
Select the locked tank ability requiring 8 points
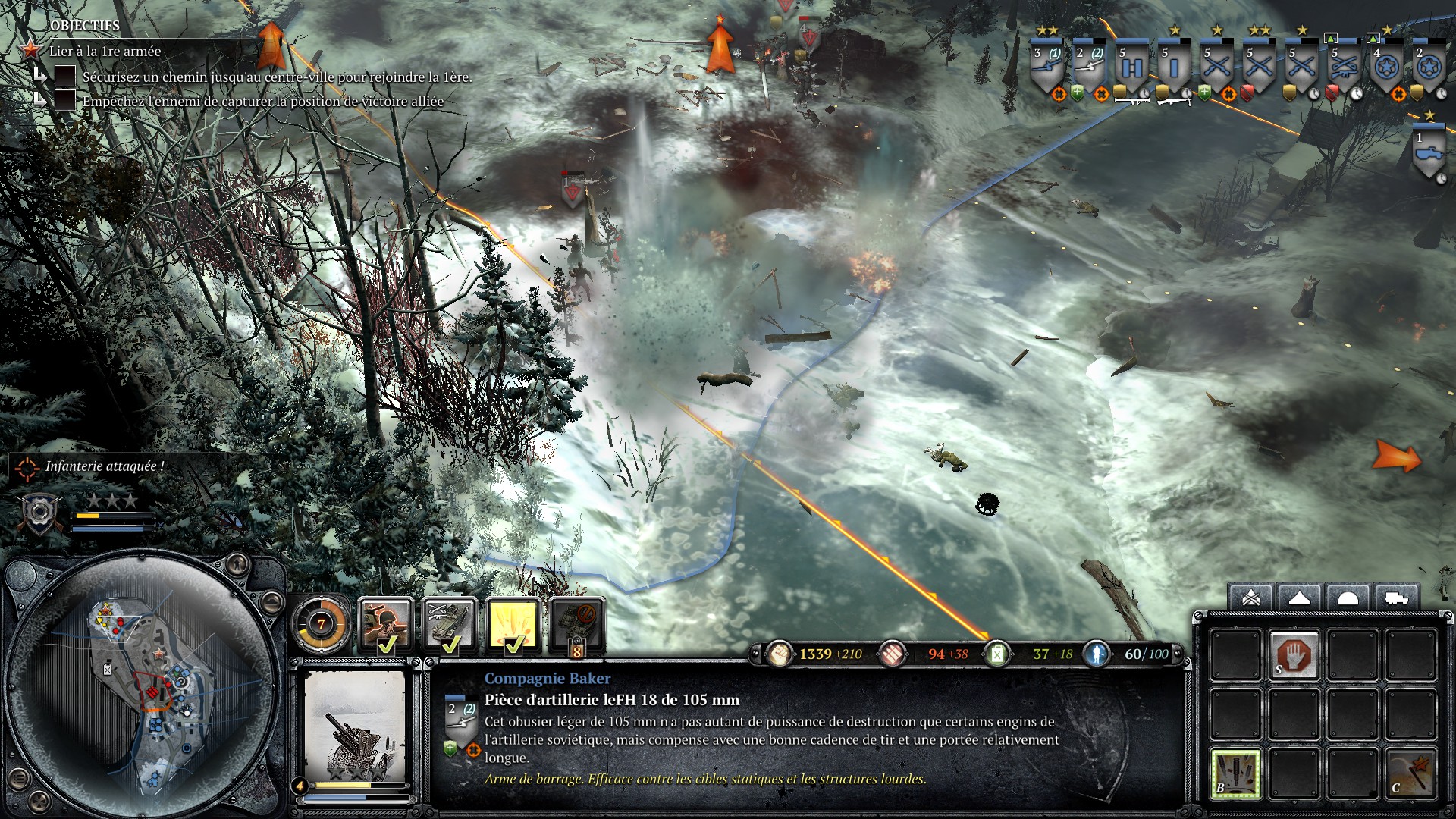[x=577, y=625]
